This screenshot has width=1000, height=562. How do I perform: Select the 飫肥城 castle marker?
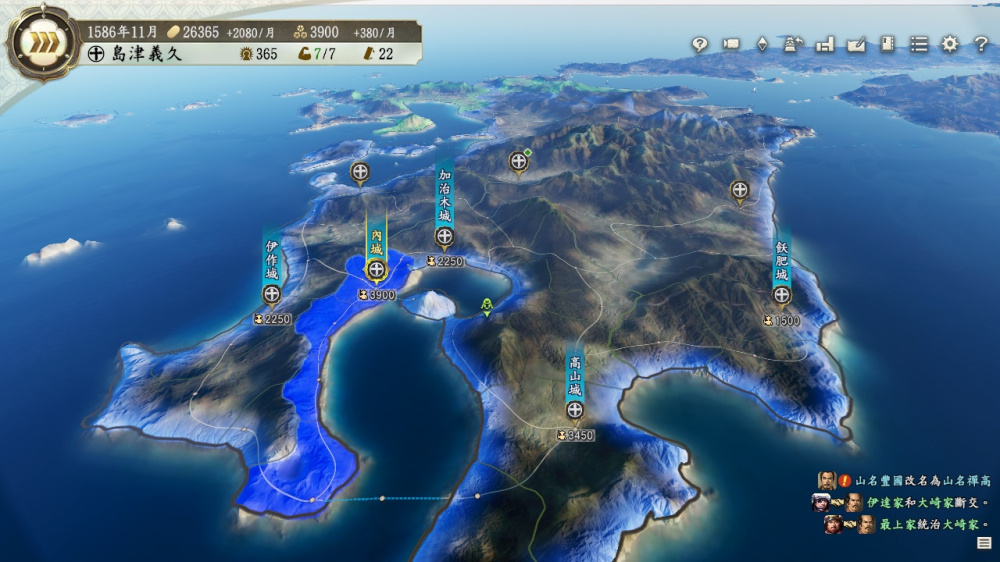click(x=782, y=295)
